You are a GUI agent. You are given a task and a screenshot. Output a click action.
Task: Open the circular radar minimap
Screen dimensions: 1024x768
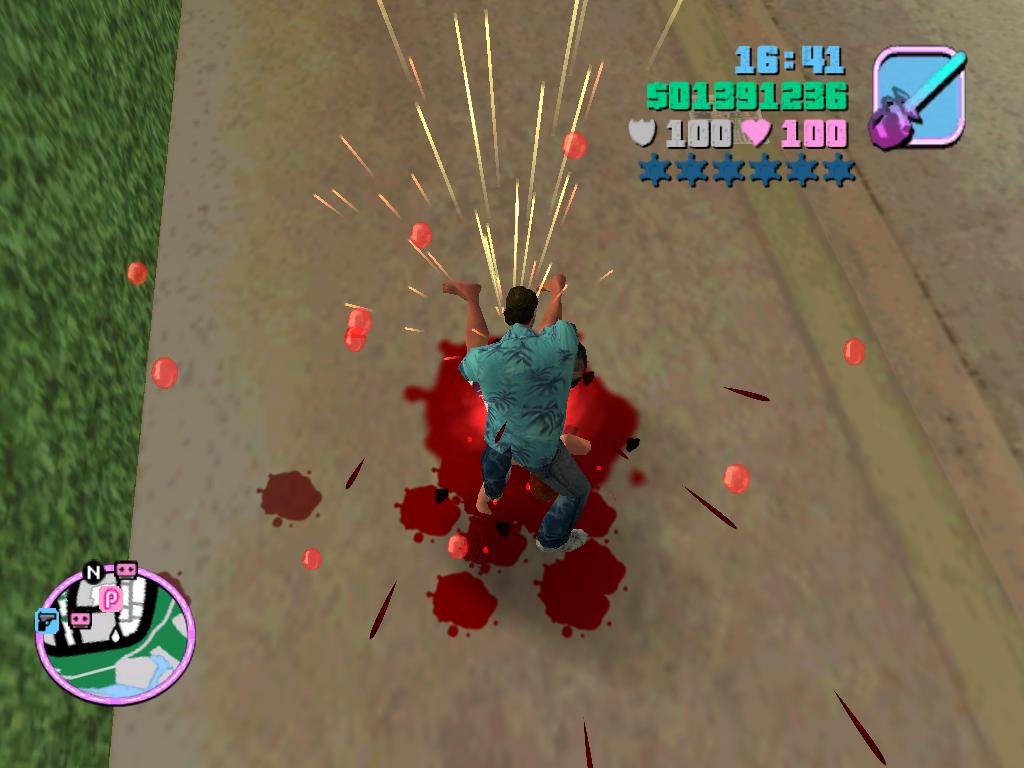pos(115,636)
